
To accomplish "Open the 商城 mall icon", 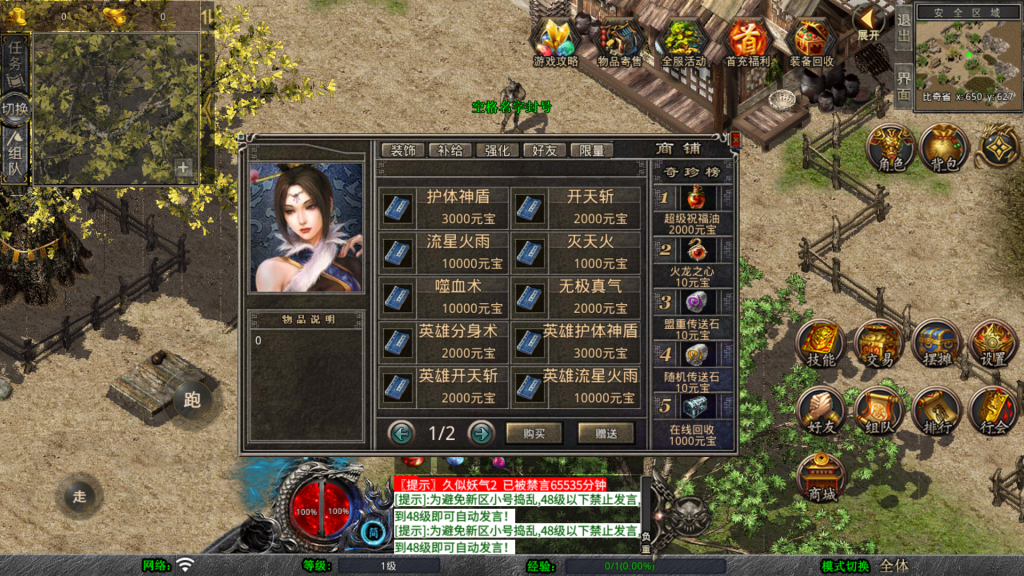I will [821, 478].
